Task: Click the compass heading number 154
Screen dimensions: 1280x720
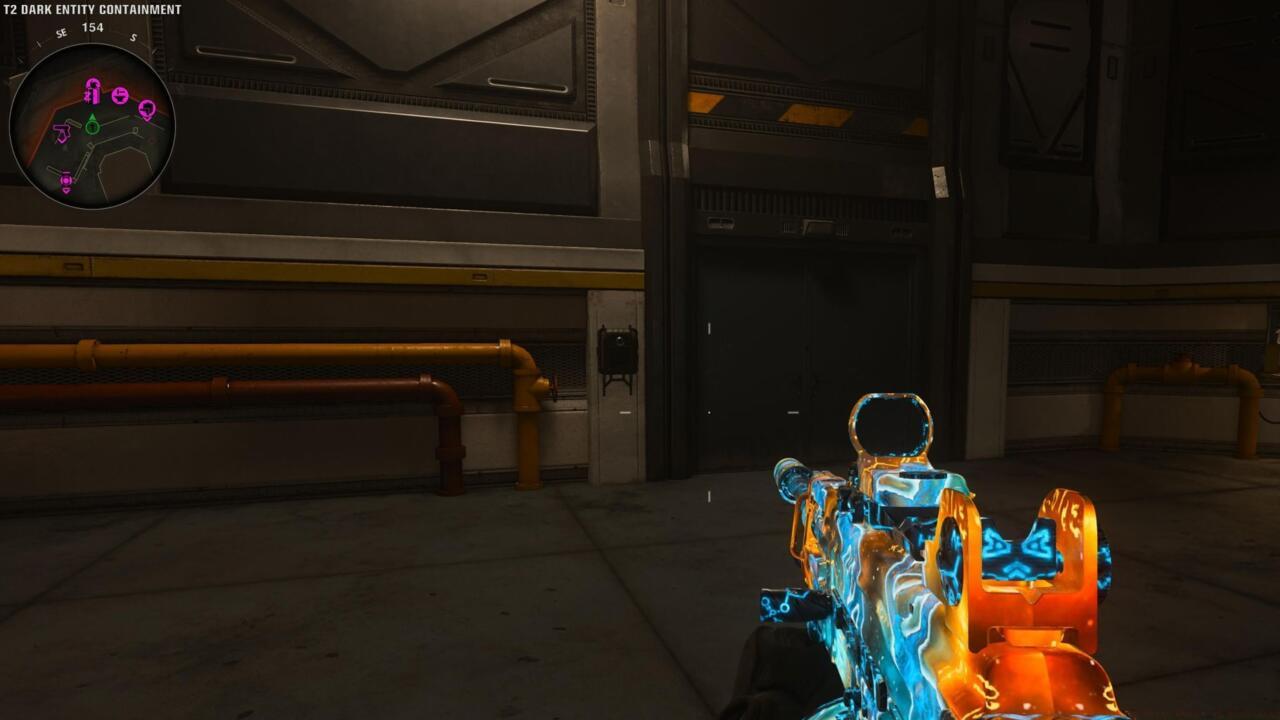Action: [x=92, y=28]
